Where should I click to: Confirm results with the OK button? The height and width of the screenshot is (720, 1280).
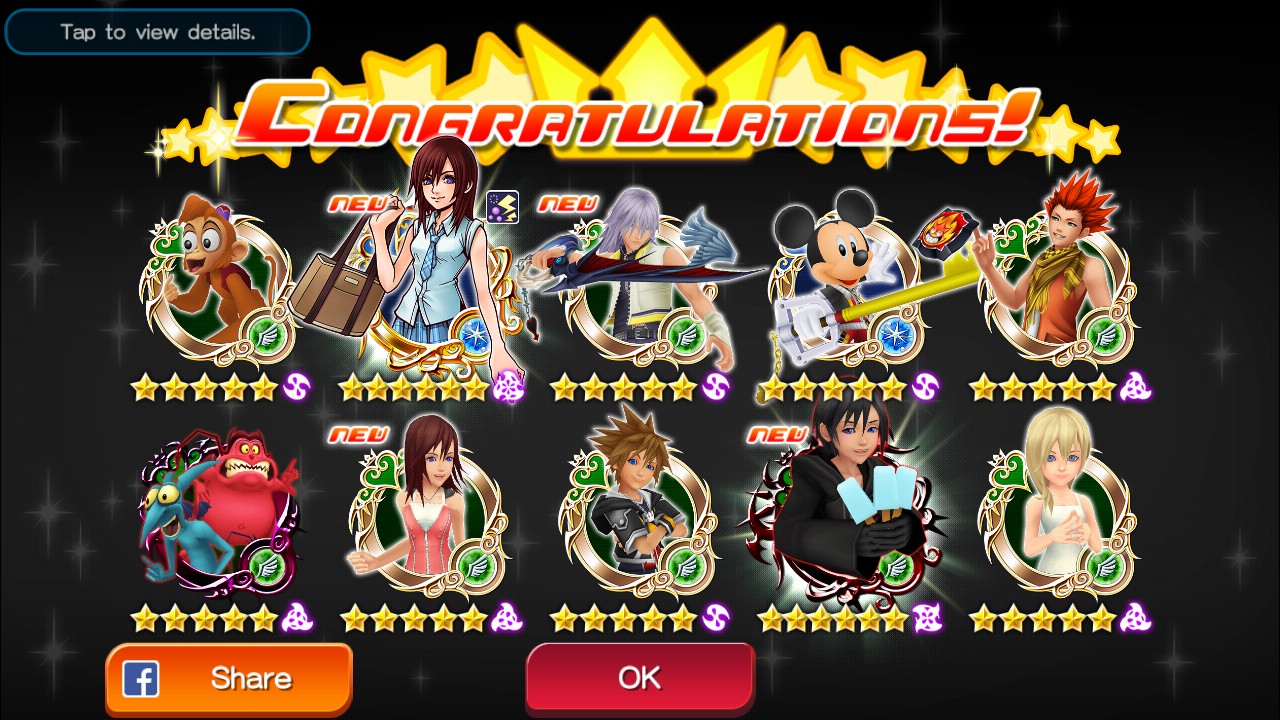pyautogui.click(x=639, y=678)
